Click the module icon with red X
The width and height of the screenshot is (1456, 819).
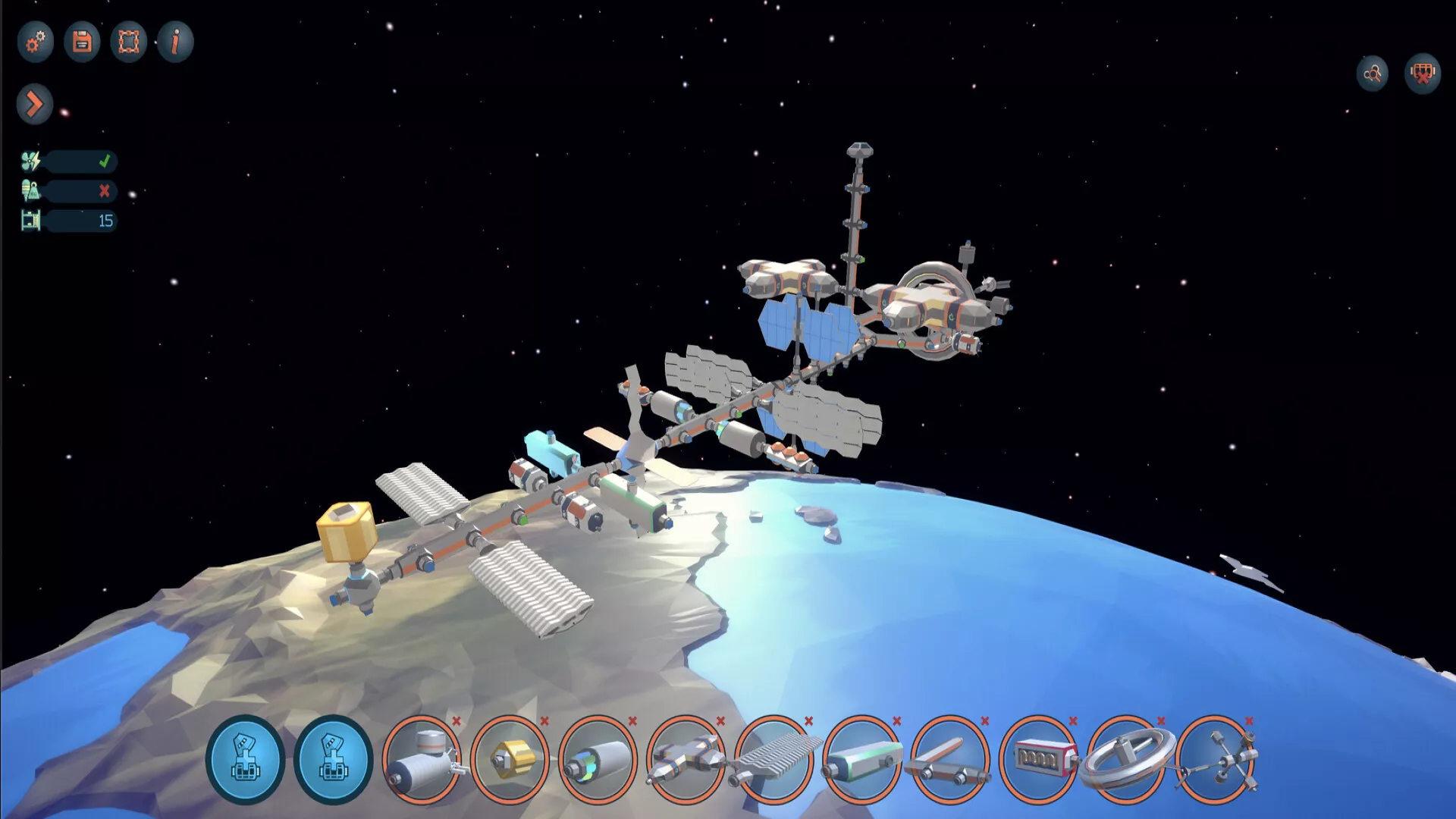click(x=1423, y=74)
